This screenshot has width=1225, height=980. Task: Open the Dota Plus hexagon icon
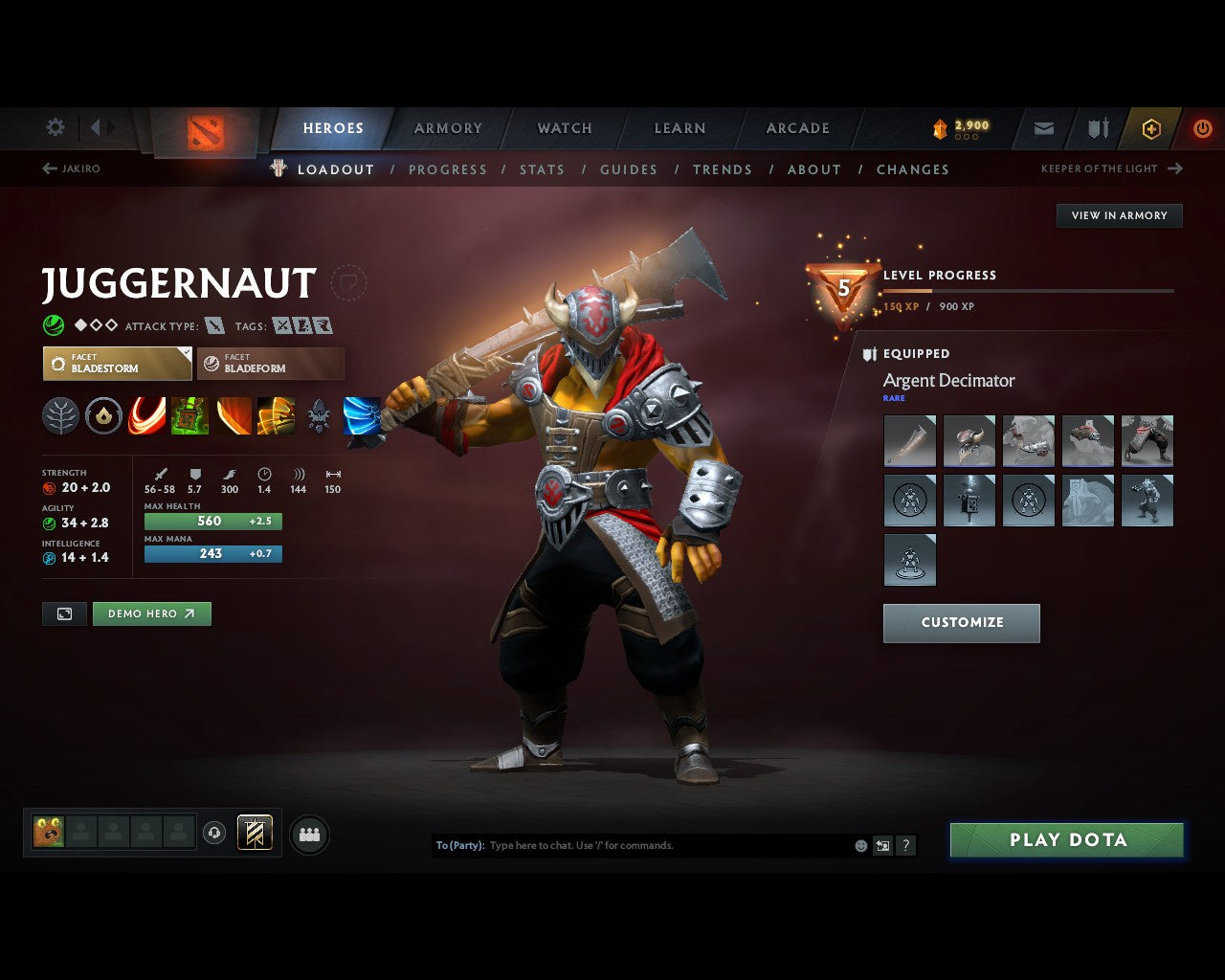pyautogui.click(x=1151, y=128)
